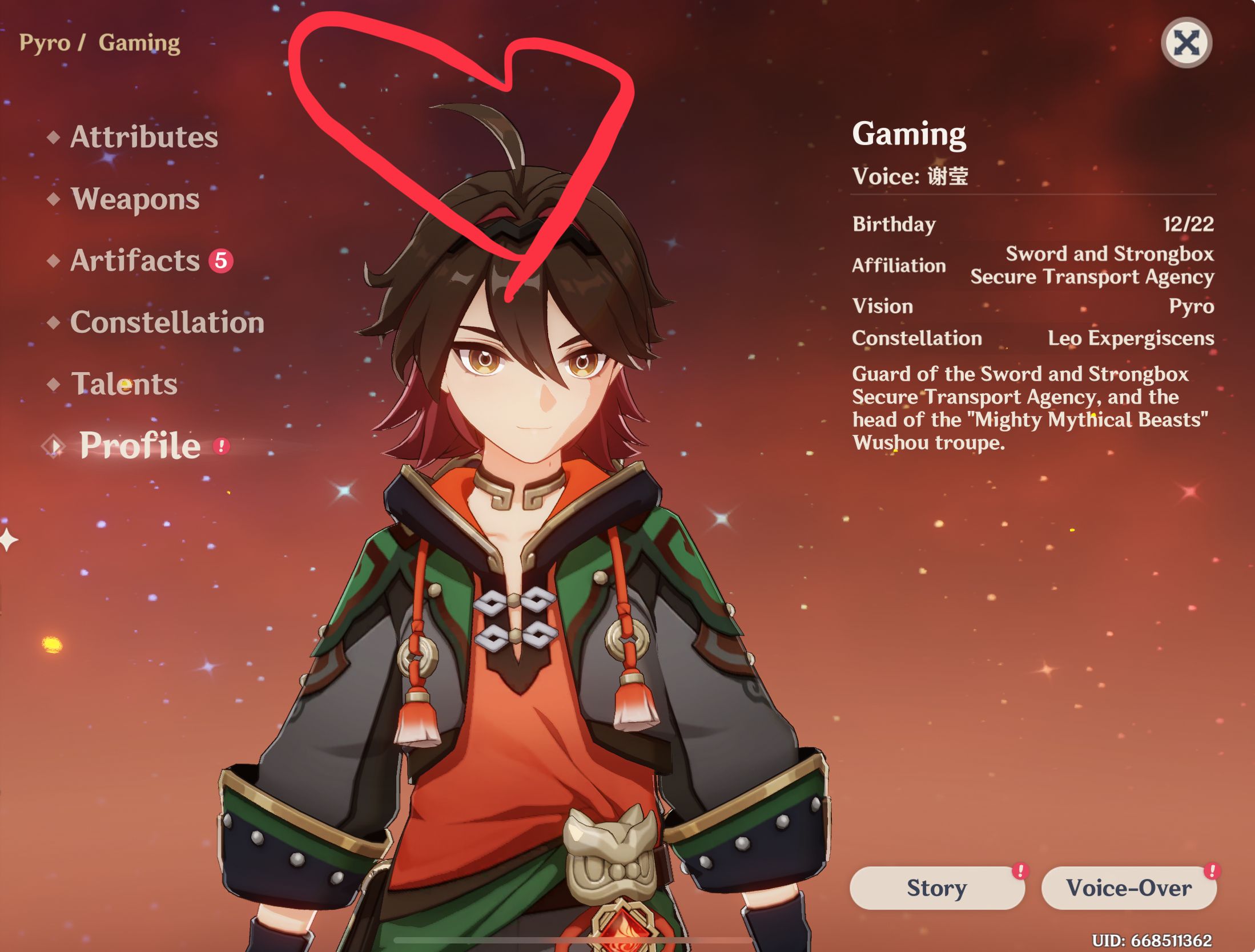Select the Profile section in sidebar
Image resolution: width=1255 pixels, height=952 pixels.
(x=139, y=445)
